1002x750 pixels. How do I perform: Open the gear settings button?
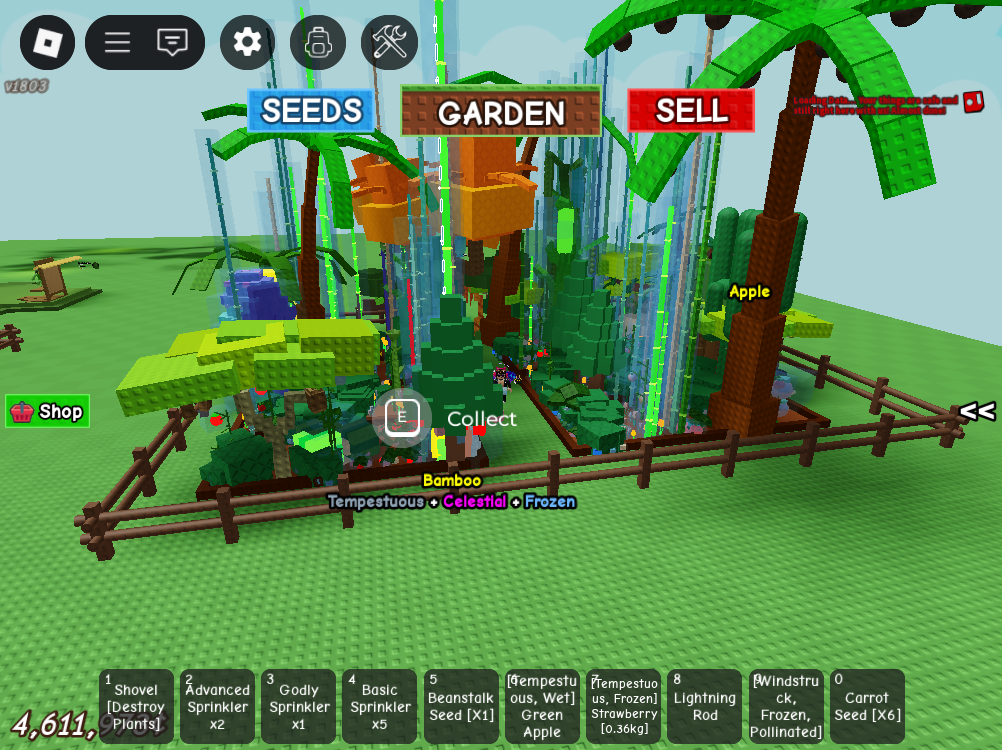point(247,42)
